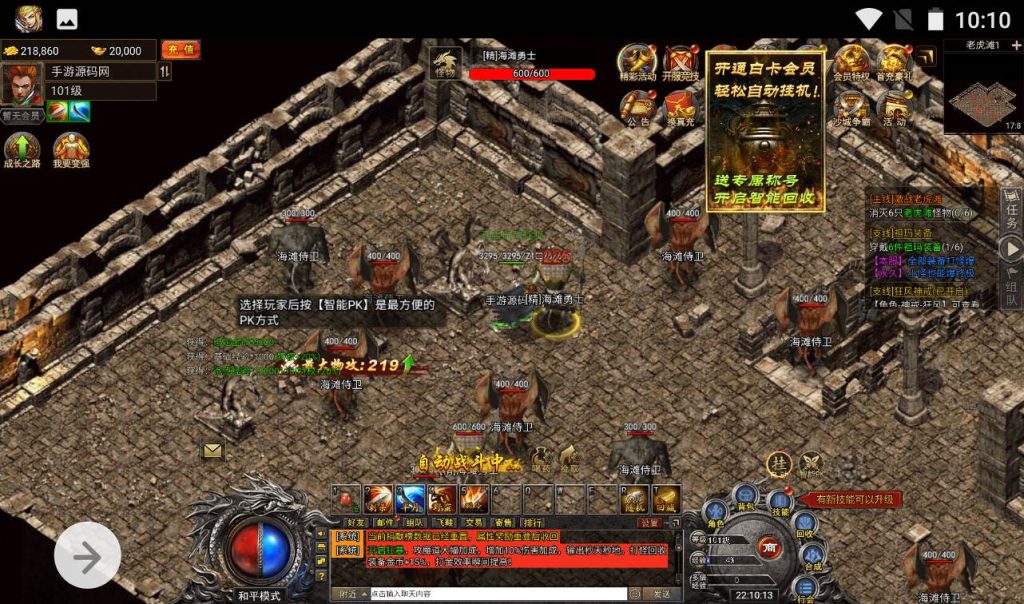
Task: Open the 老虎滩 minimap
Action: pos(983,94)
